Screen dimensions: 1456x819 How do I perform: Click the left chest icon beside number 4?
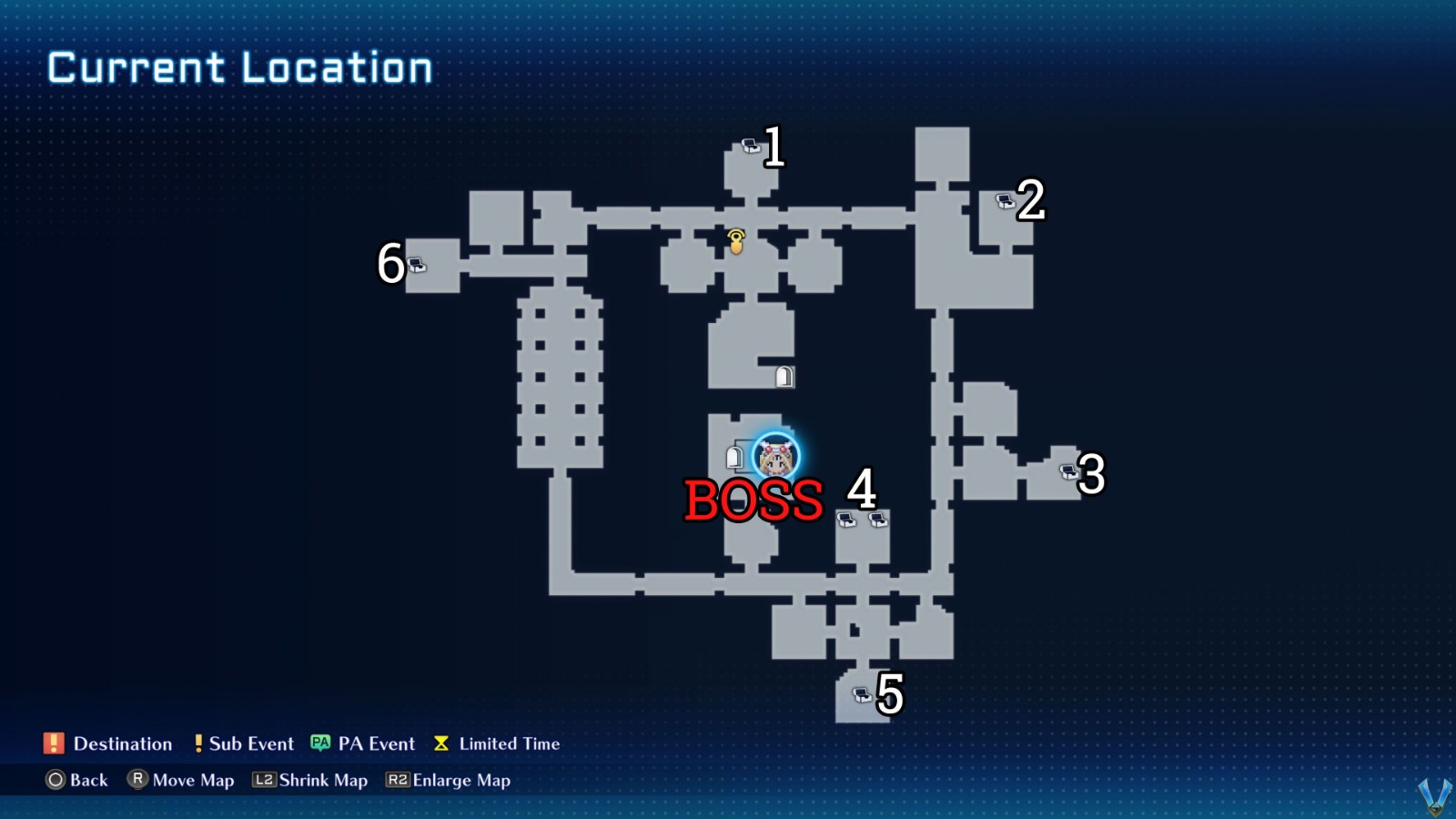848,519
